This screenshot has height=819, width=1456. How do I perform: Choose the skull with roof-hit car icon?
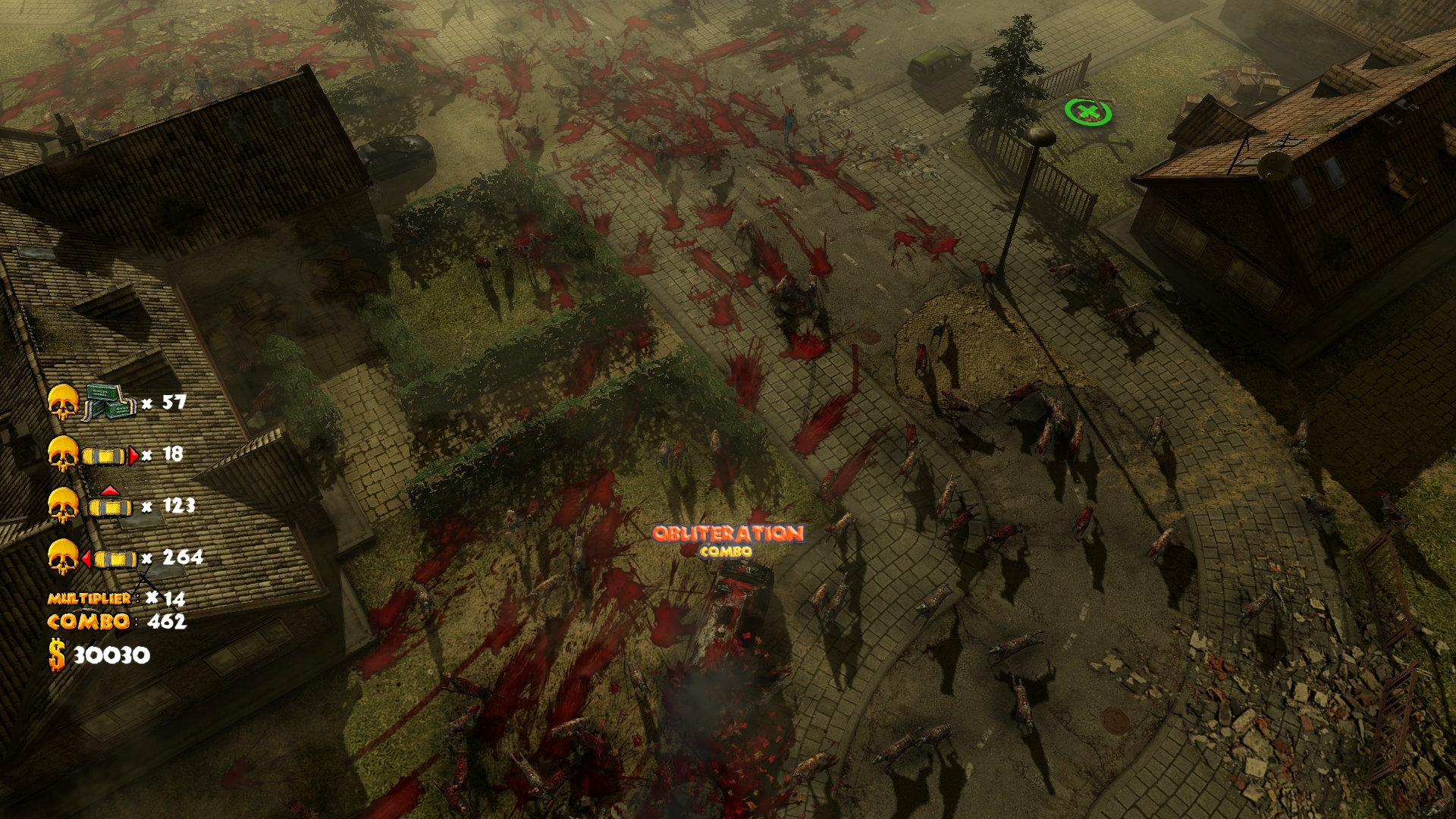click(93, 506)
